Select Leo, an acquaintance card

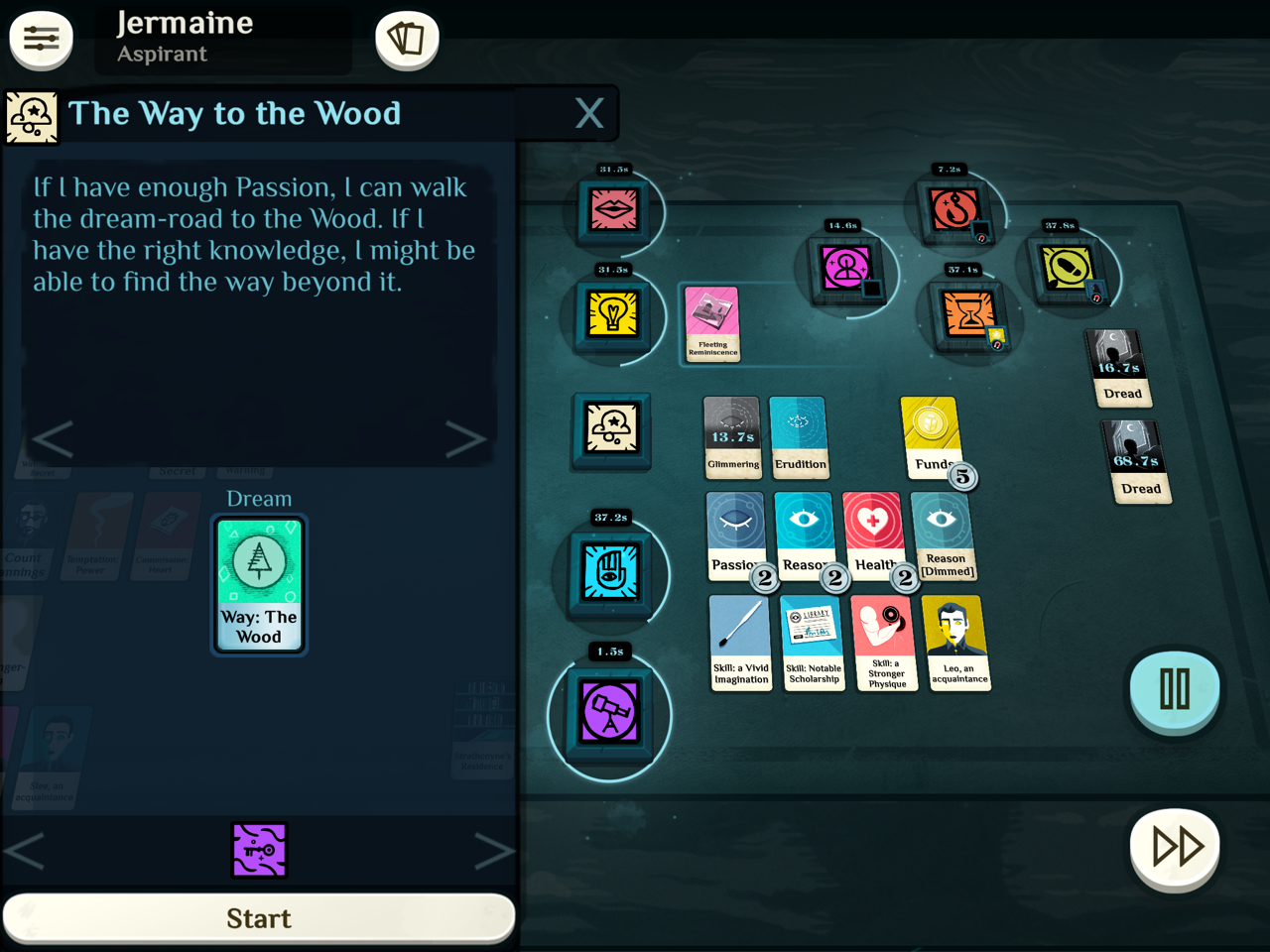[956, 641]
